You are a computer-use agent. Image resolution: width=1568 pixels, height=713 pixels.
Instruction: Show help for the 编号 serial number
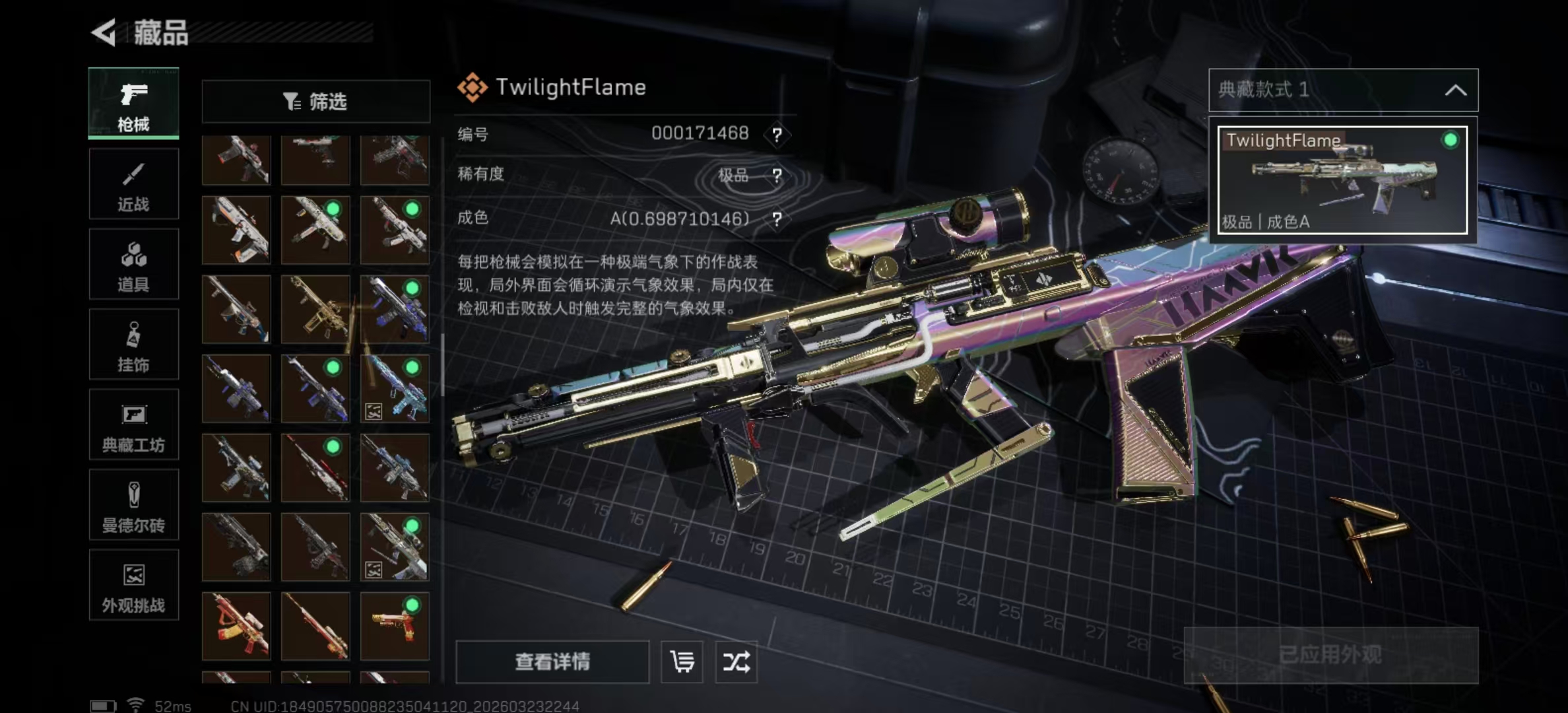(x=777, y=135)
